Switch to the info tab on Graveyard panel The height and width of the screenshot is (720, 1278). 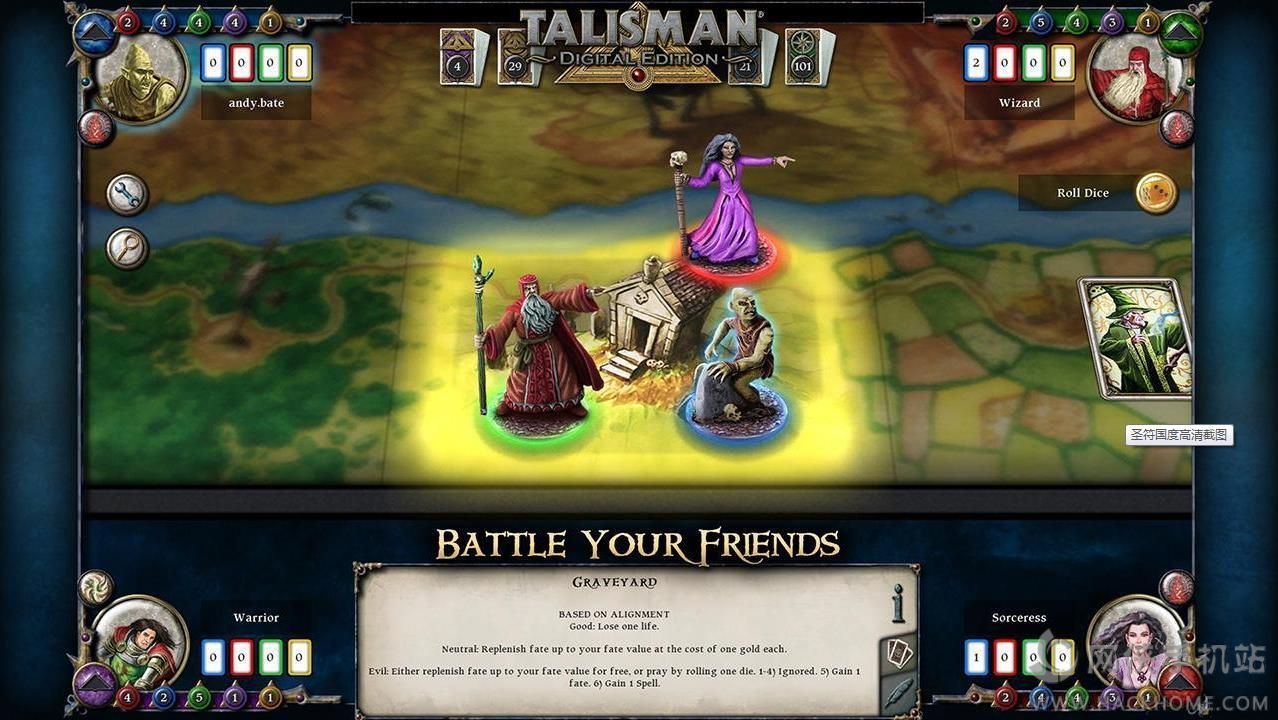(x=897, y=603)
